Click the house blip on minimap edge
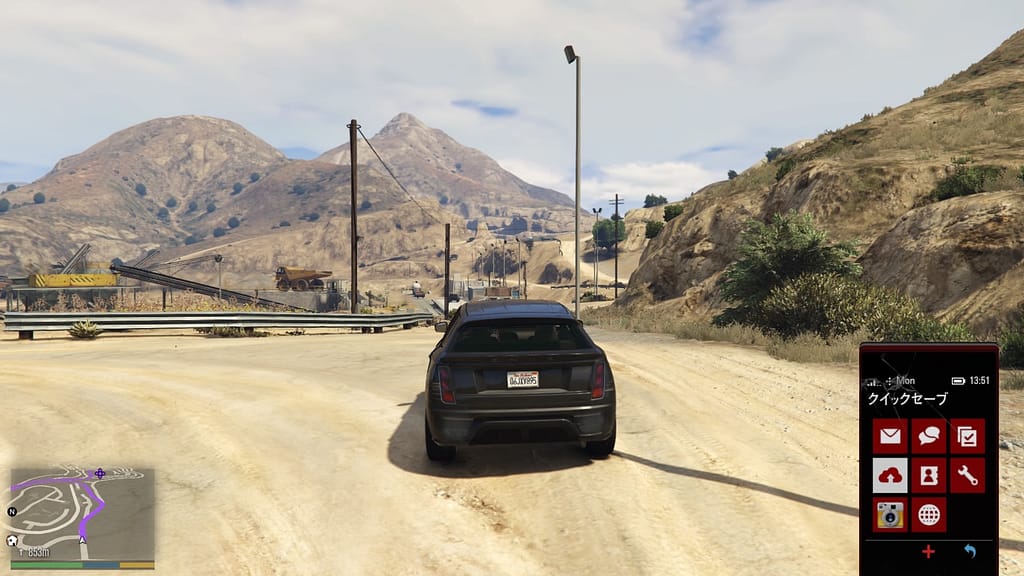Viewport: 1024px width, 576px height. [x=12, y=541]
